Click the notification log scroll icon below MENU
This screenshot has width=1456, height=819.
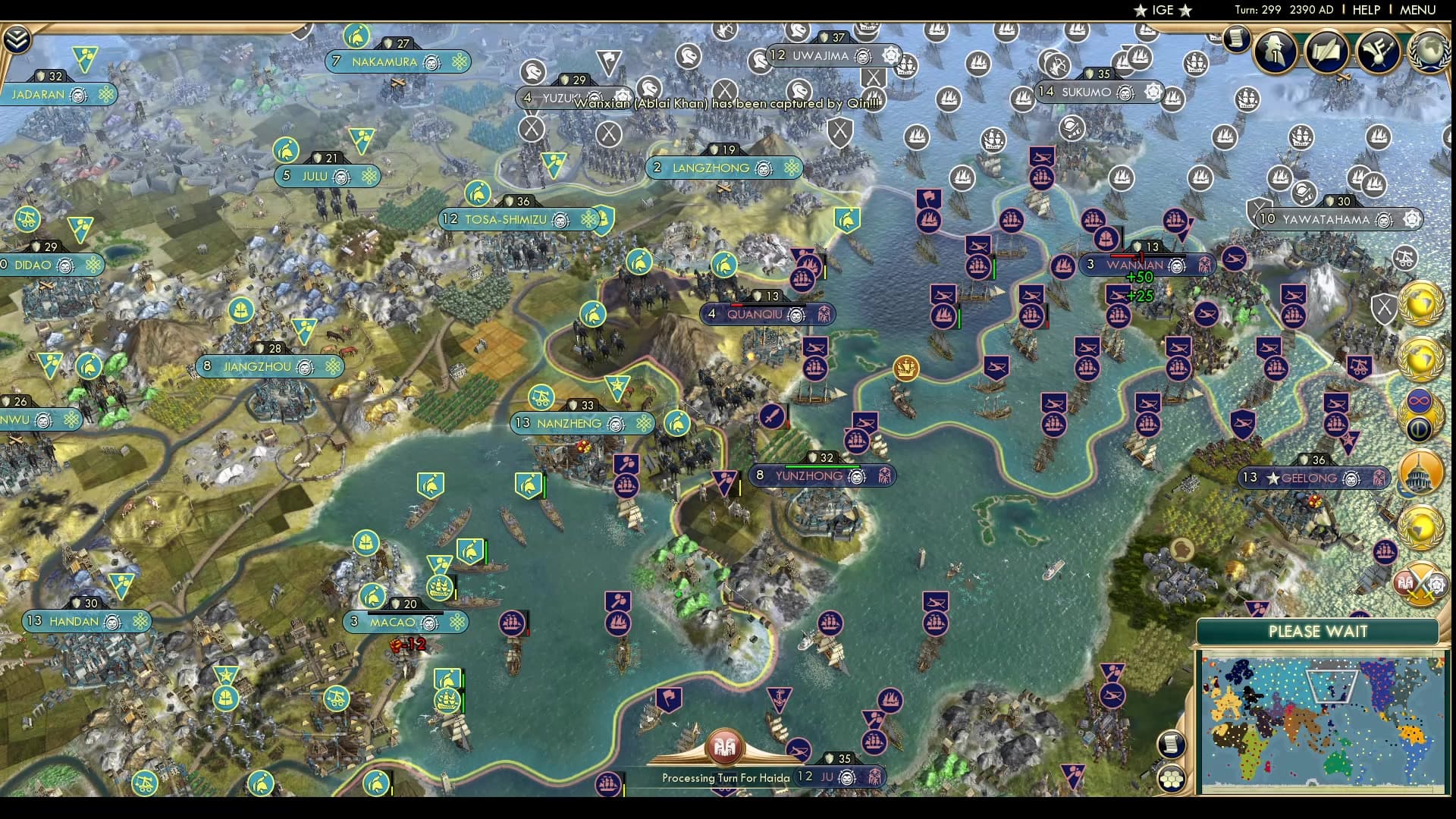coord(1236,39)
